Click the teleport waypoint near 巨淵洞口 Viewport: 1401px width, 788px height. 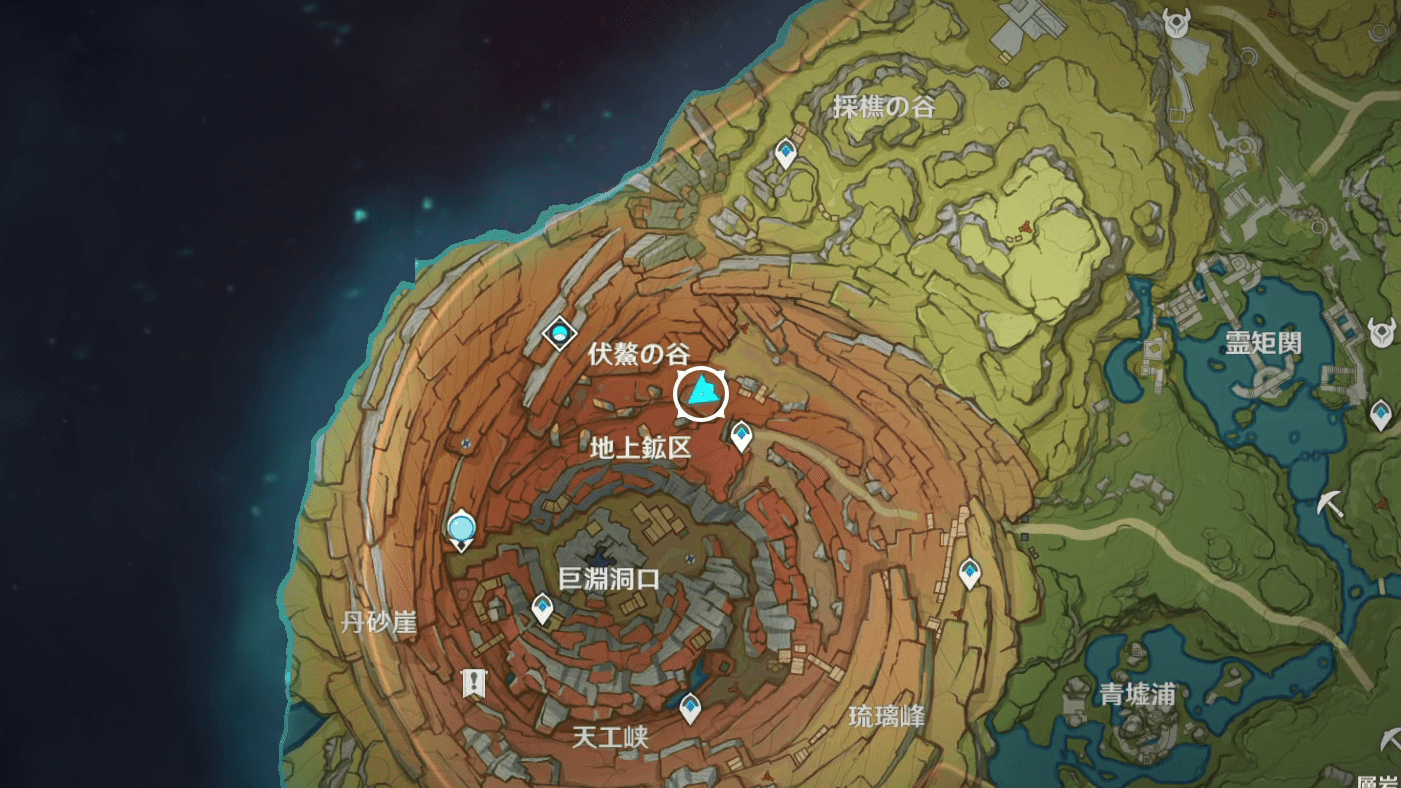pos(543,608)
